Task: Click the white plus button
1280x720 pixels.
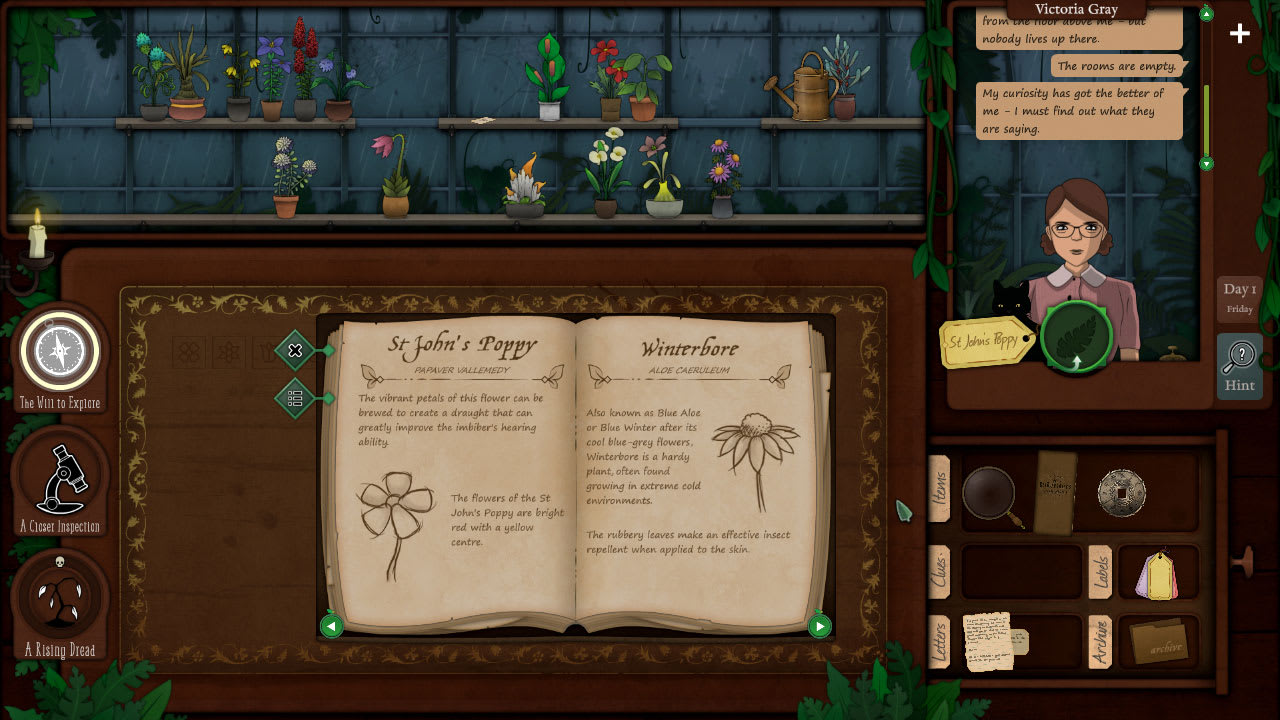Action: pyautogui.click(x=1240, y=34)
